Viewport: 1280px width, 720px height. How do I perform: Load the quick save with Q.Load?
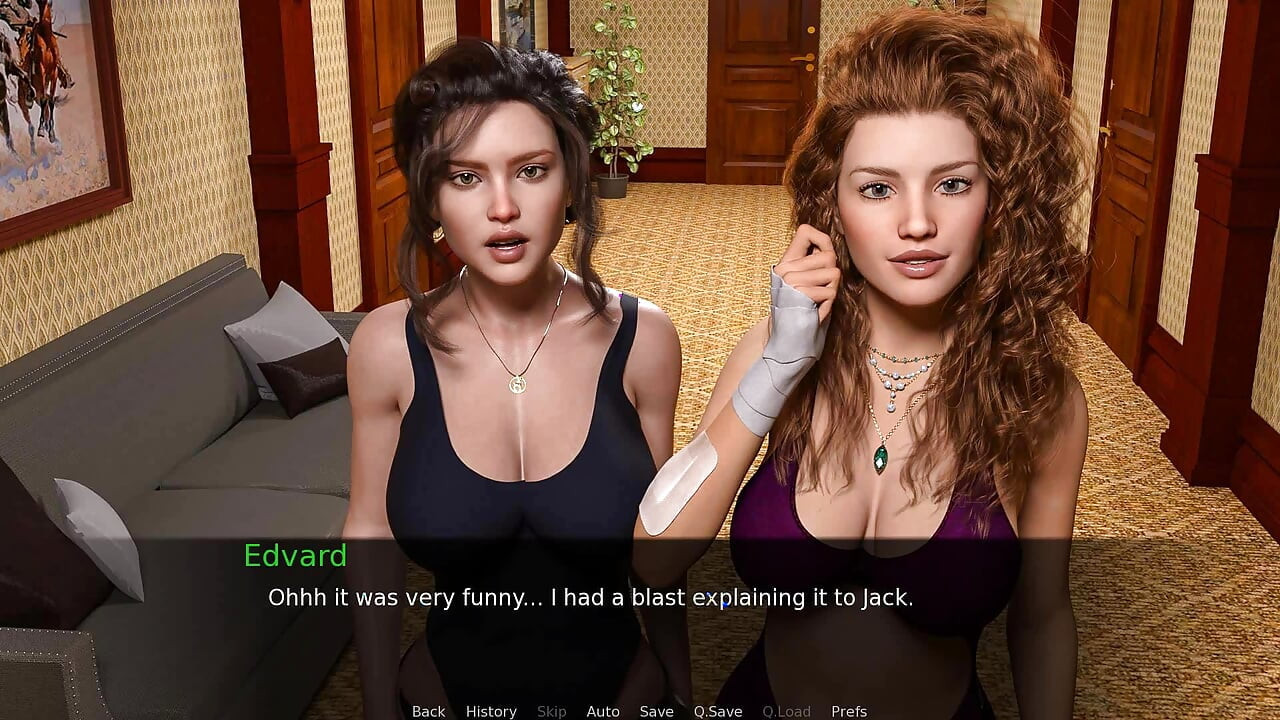click(786, 711)
